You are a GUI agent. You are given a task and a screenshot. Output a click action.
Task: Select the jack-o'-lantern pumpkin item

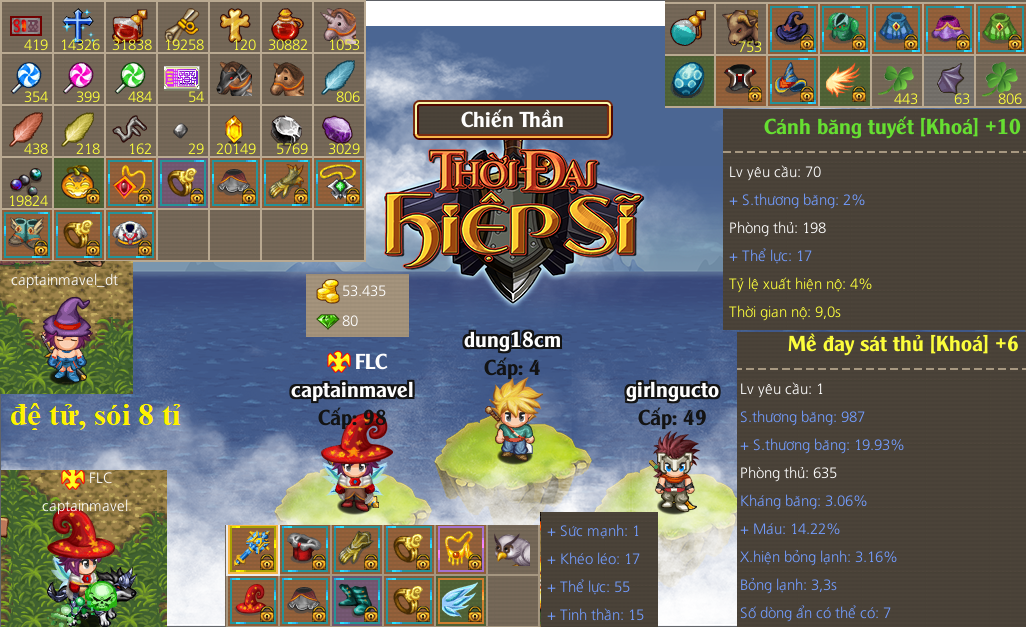click(x=78, y=181)
